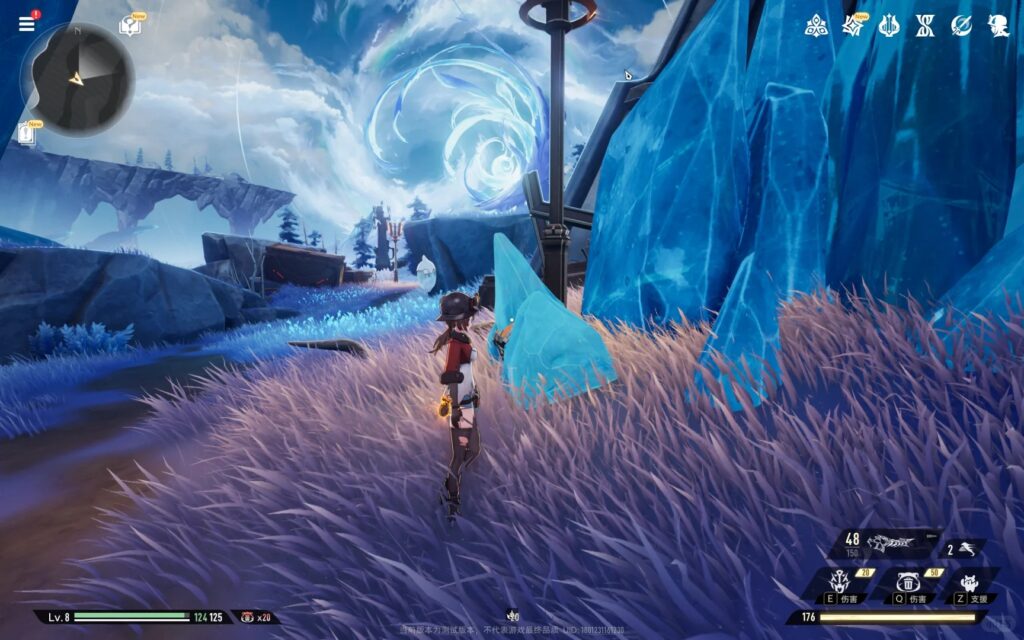Activate the E damage skill icon

click(x=839, y=584)
